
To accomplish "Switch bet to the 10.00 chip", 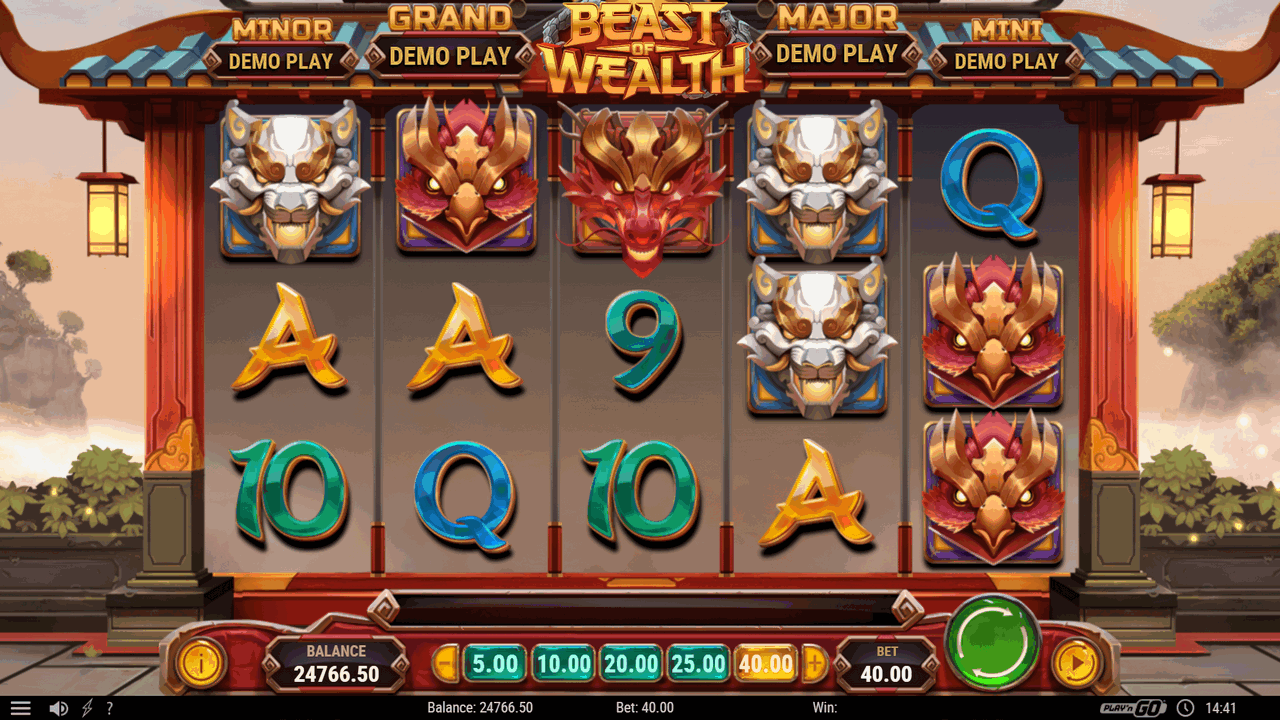I will click(561, 662).
